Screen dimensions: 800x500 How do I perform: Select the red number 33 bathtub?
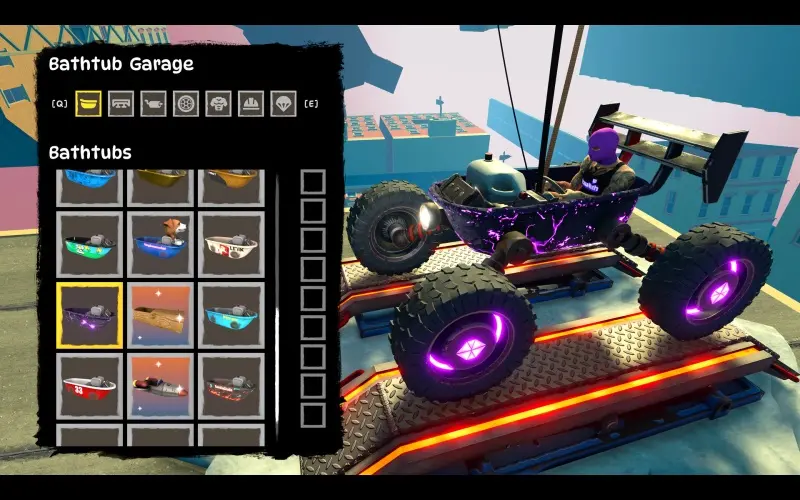(90, 386)
